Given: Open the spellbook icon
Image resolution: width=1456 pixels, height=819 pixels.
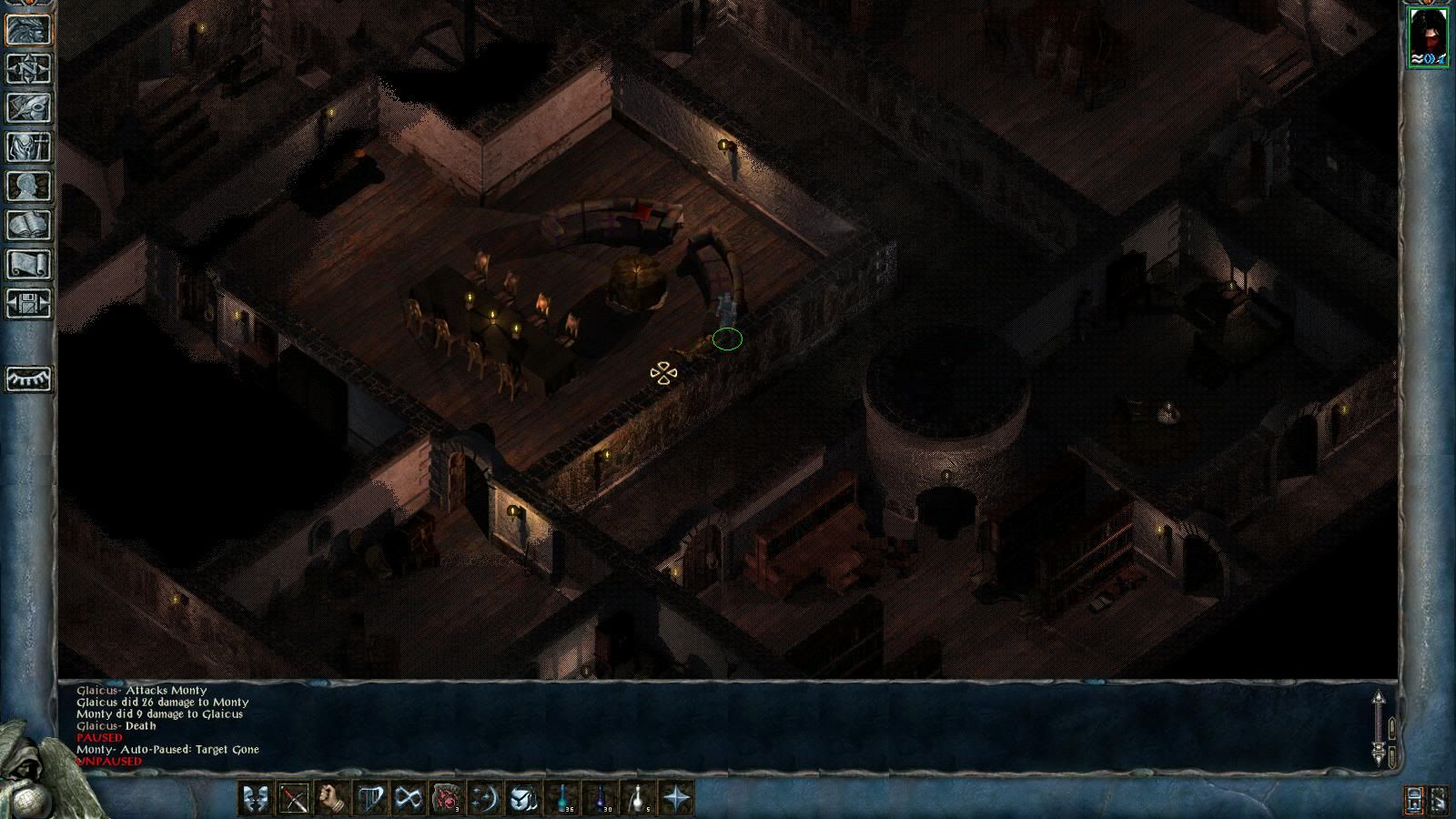Looking at the screenshot, I should click(28, 225).
